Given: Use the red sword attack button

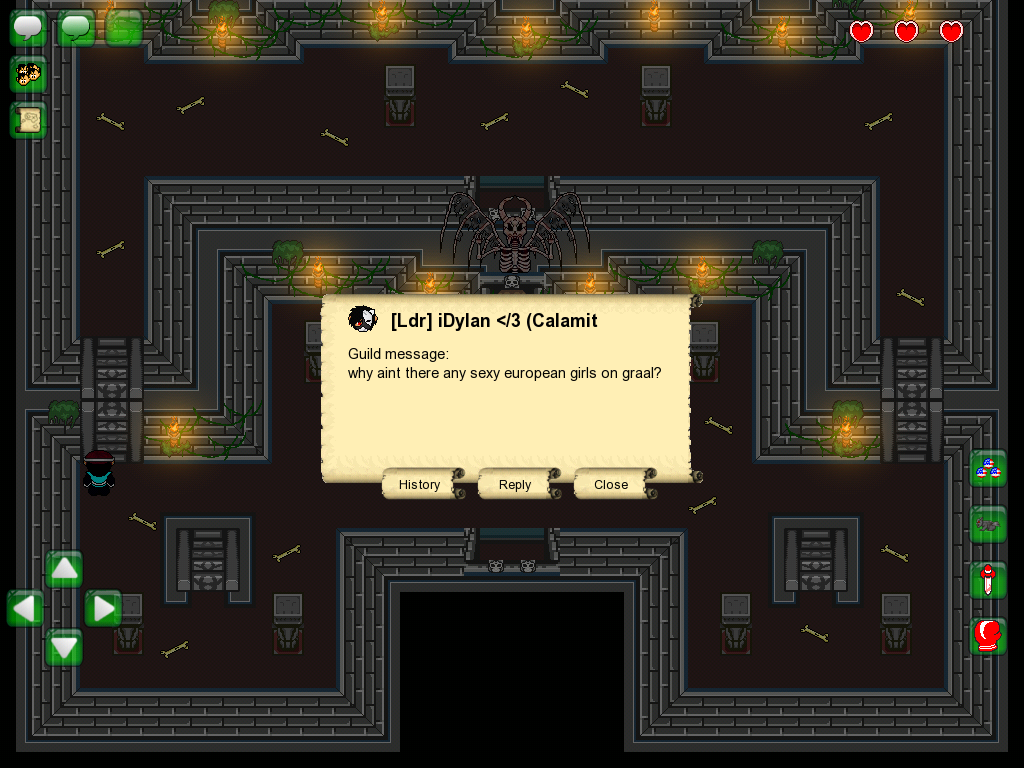Looking at the screenshot, I should coord(988,580).
